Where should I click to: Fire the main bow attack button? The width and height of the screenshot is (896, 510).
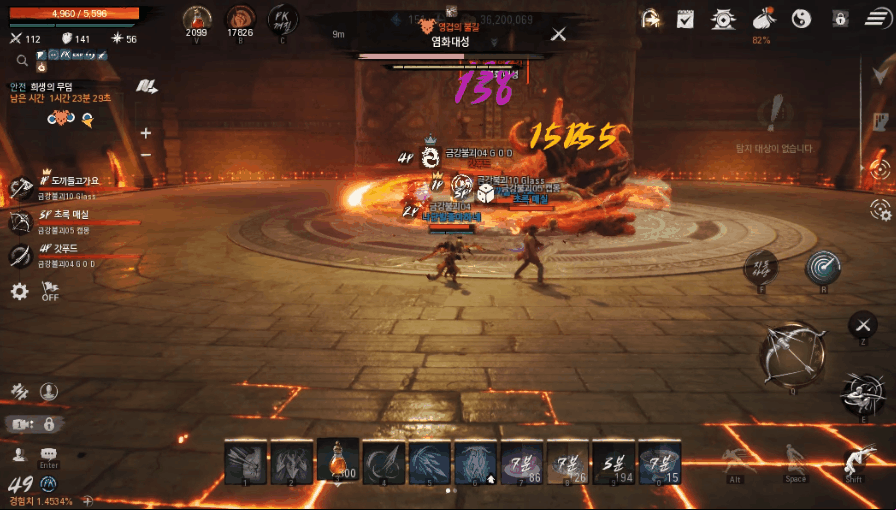point(792,354)
